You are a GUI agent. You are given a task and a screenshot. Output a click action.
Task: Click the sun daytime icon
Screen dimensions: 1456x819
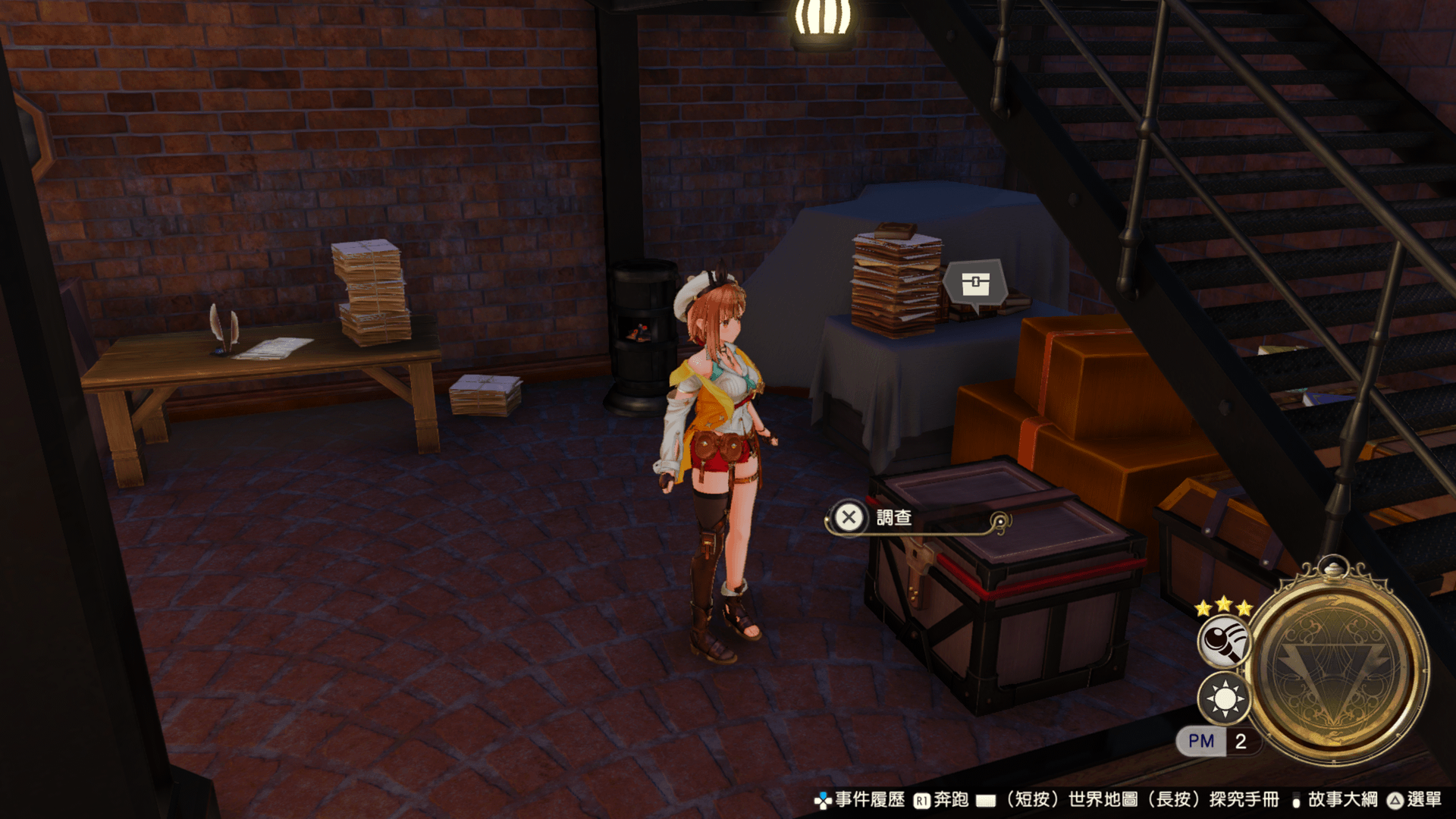[x=1224, y=698]
